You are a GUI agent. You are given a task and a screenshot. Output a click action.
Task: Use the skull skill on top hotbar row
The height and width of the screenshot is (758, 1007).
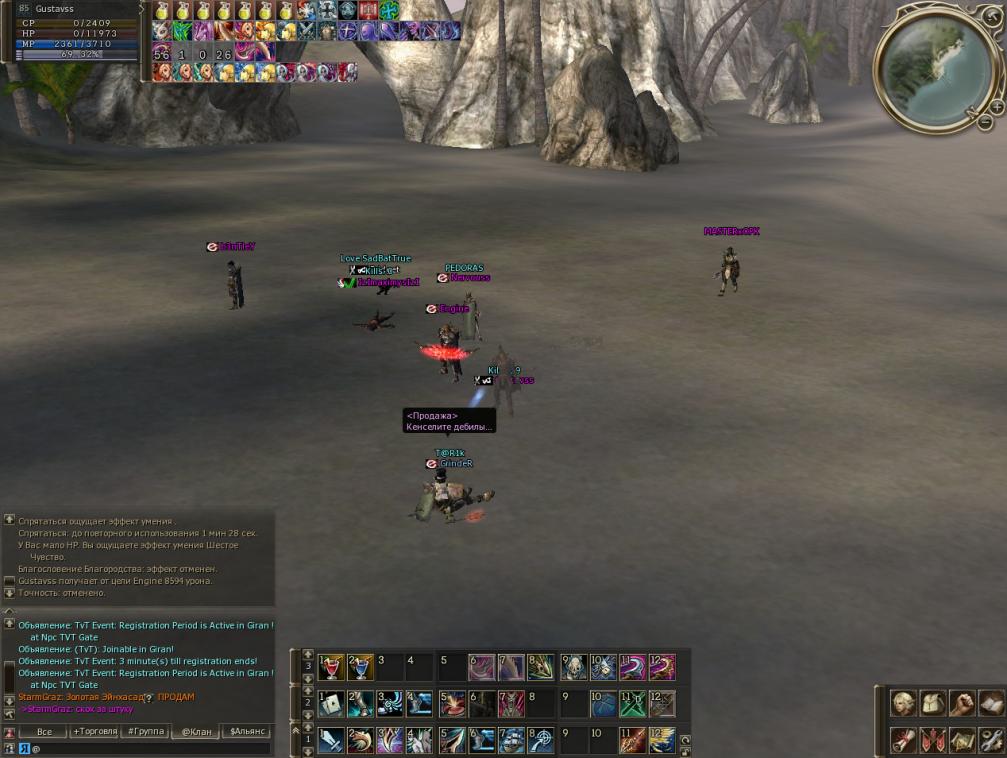[573, 667]
